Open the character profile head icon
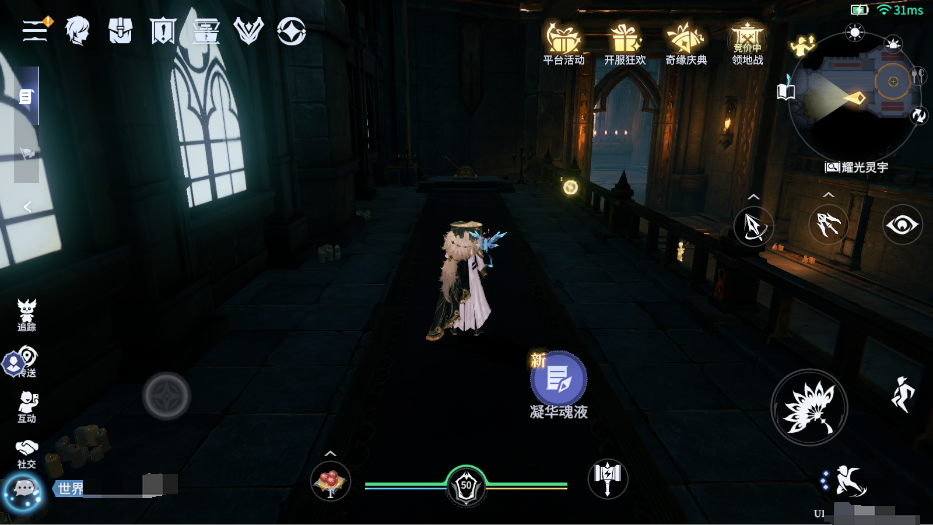933x525 pixels. click(x=78, y=31)
